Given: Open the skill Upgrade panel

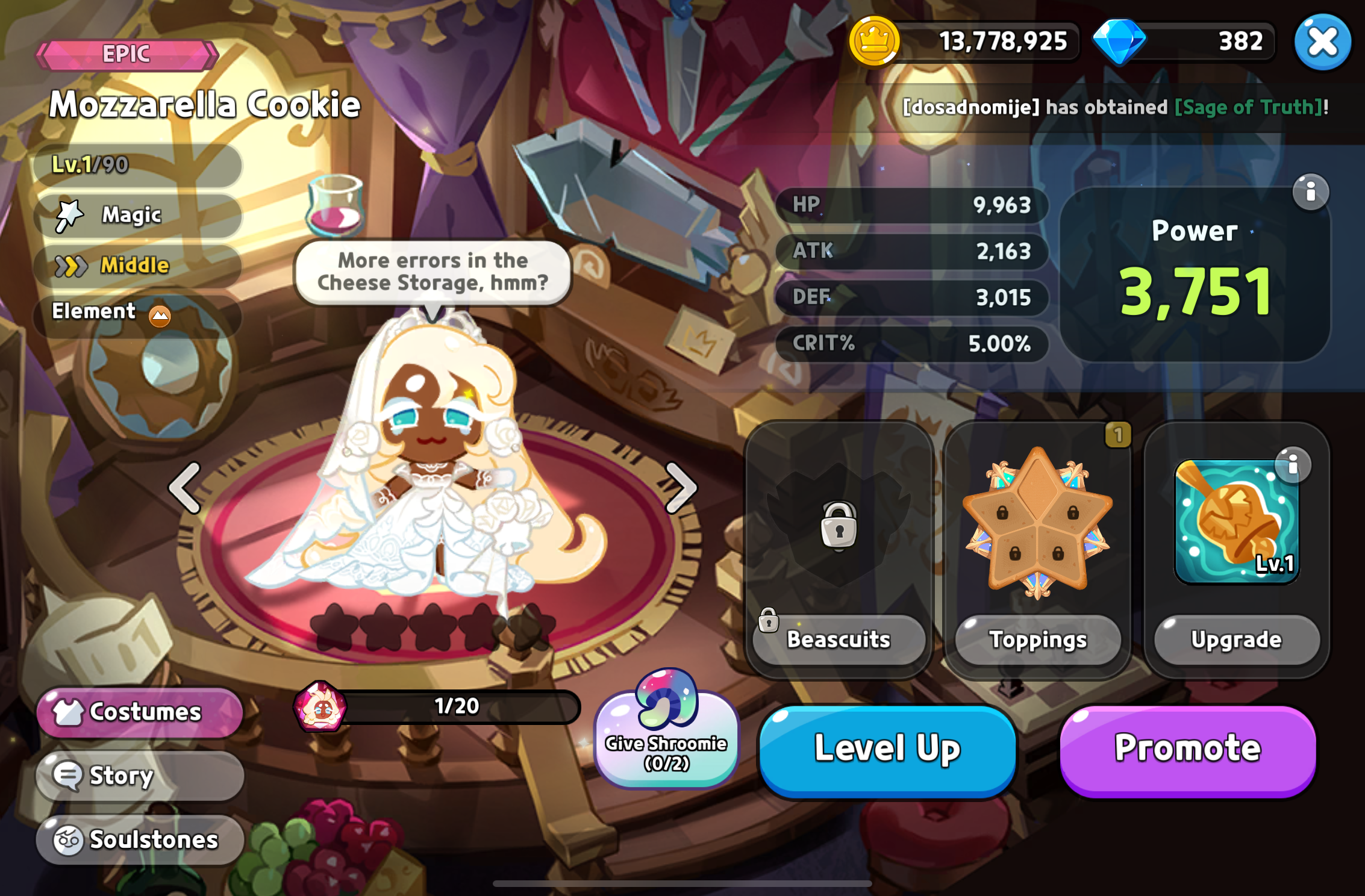Looking at the screenshot, I should 1236,639.
